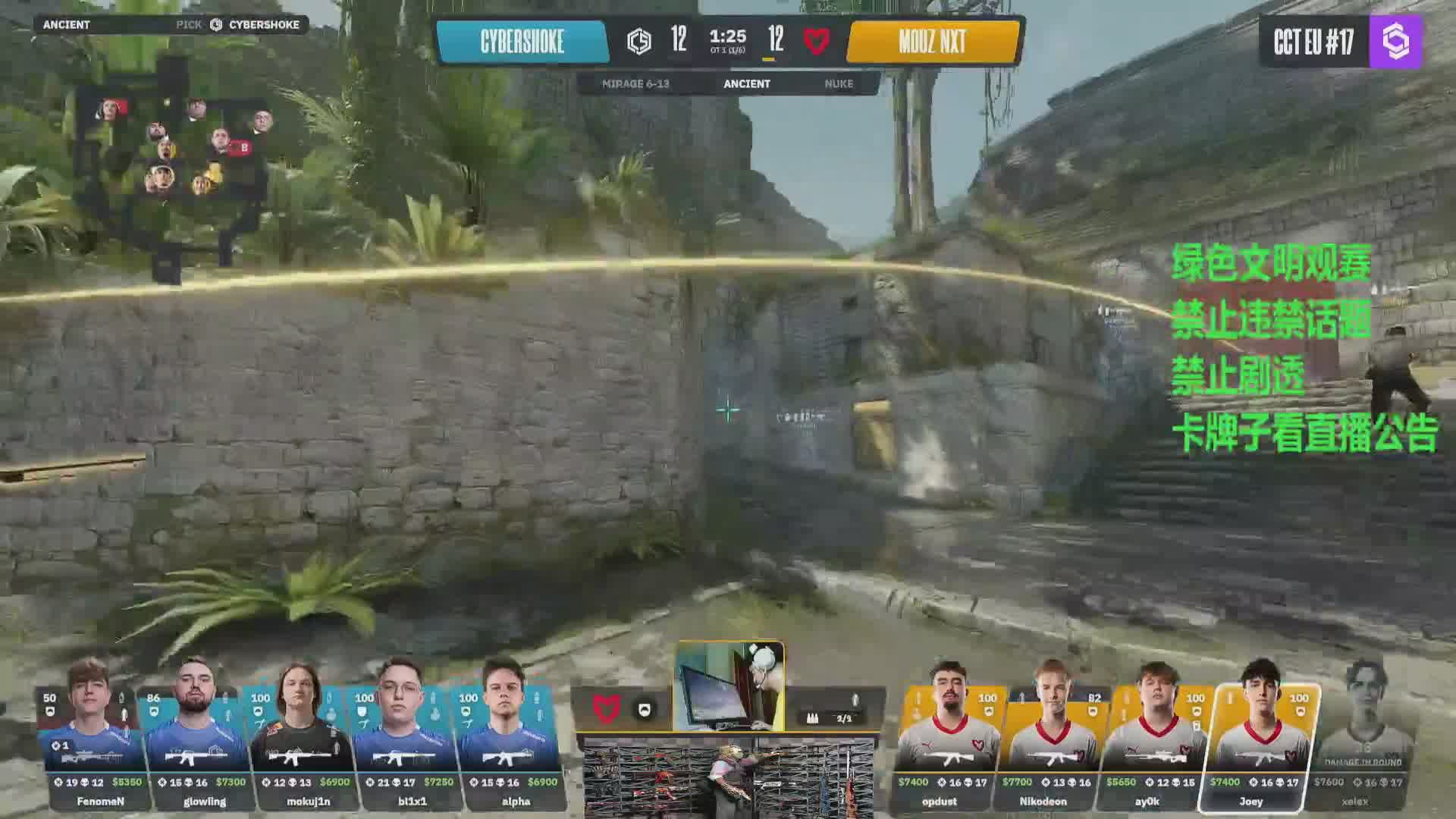Select the Mirage 6-13 map entry
Viewport: 1456px width, 819px height.
[x=635, y=84]
